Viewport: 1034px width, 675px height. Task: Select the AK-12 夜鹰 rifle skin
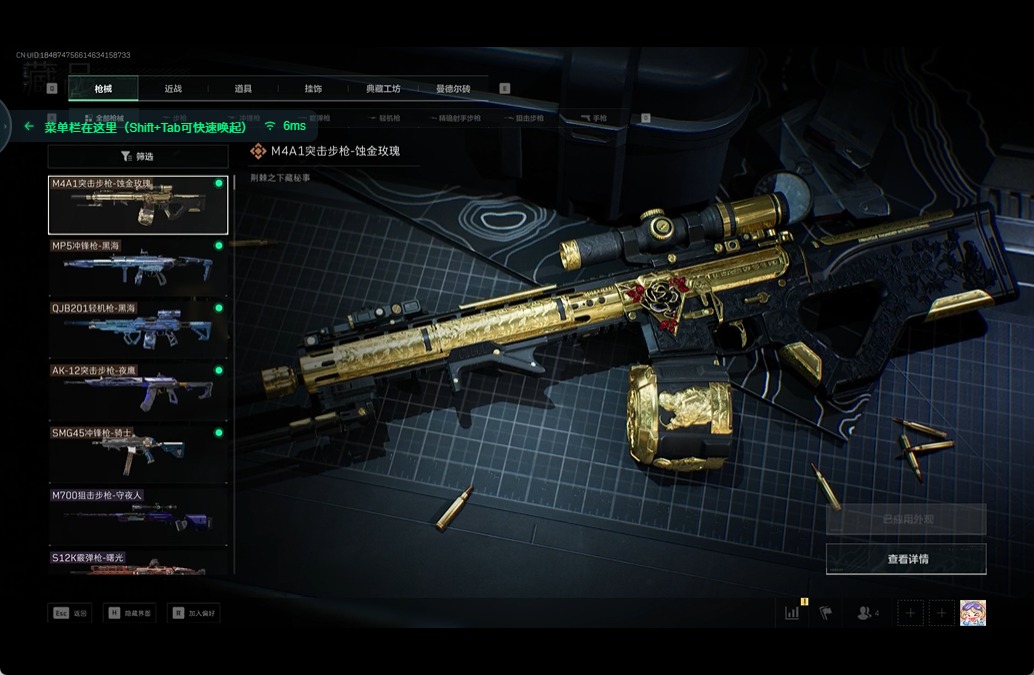138,390
